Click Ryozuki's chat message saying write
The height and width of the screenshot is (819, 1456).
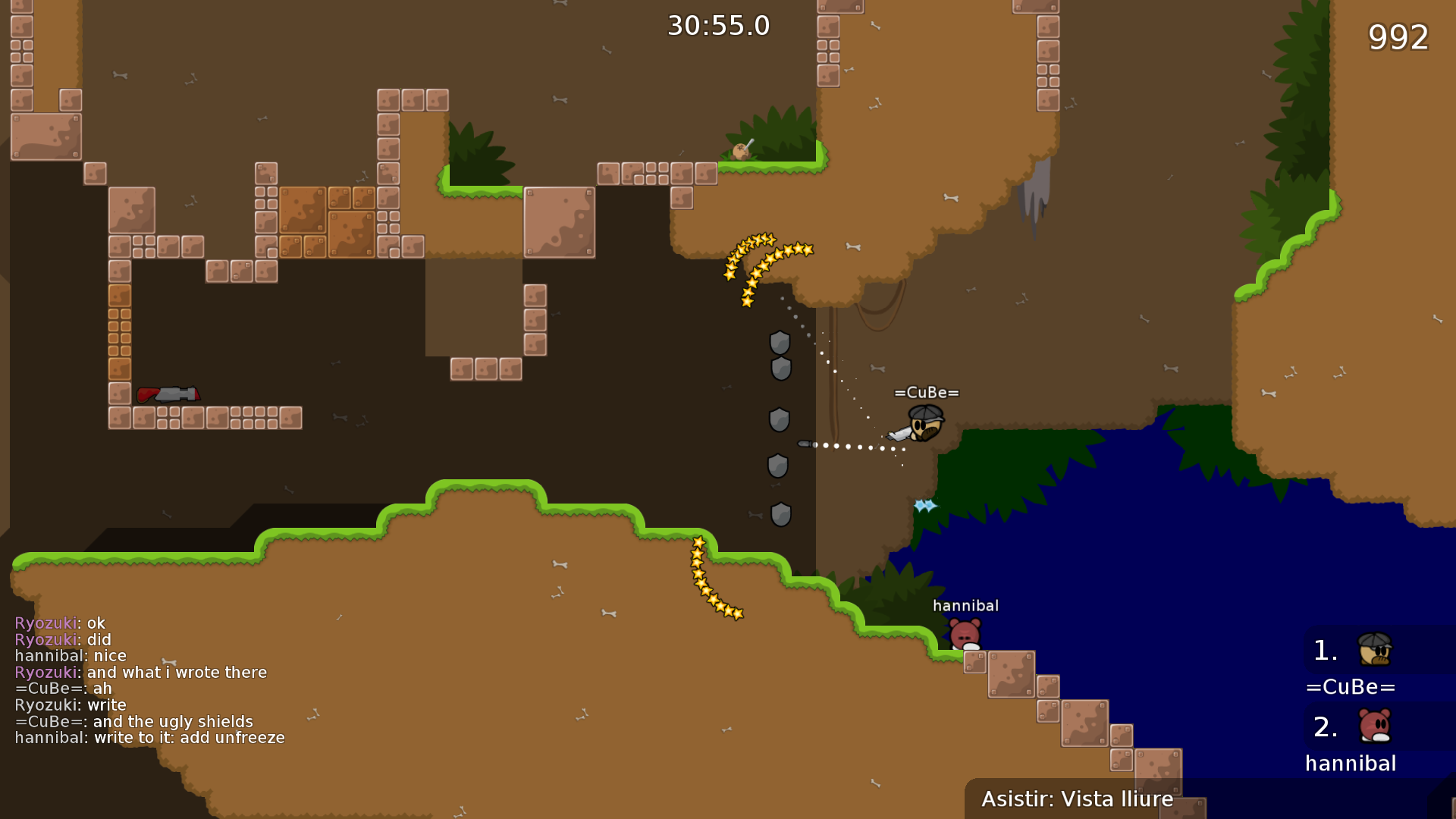click(x=71, y=704)
